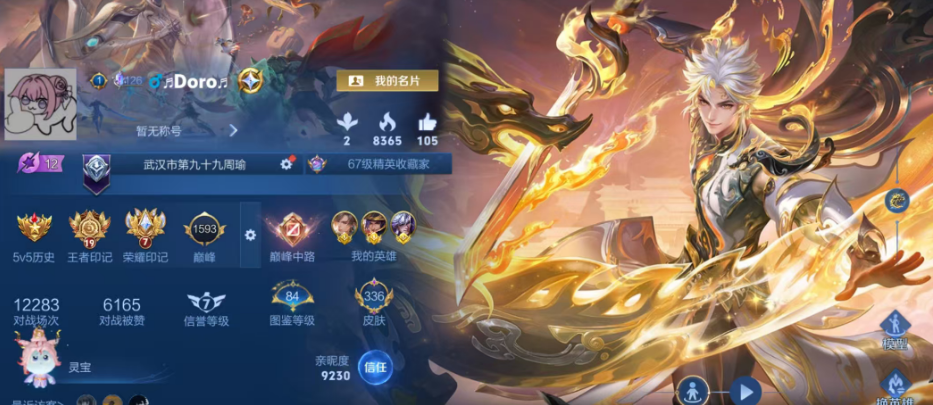Open the flame popularity icon
This screenshot has width=933, height=405.
tap(387, 122)
